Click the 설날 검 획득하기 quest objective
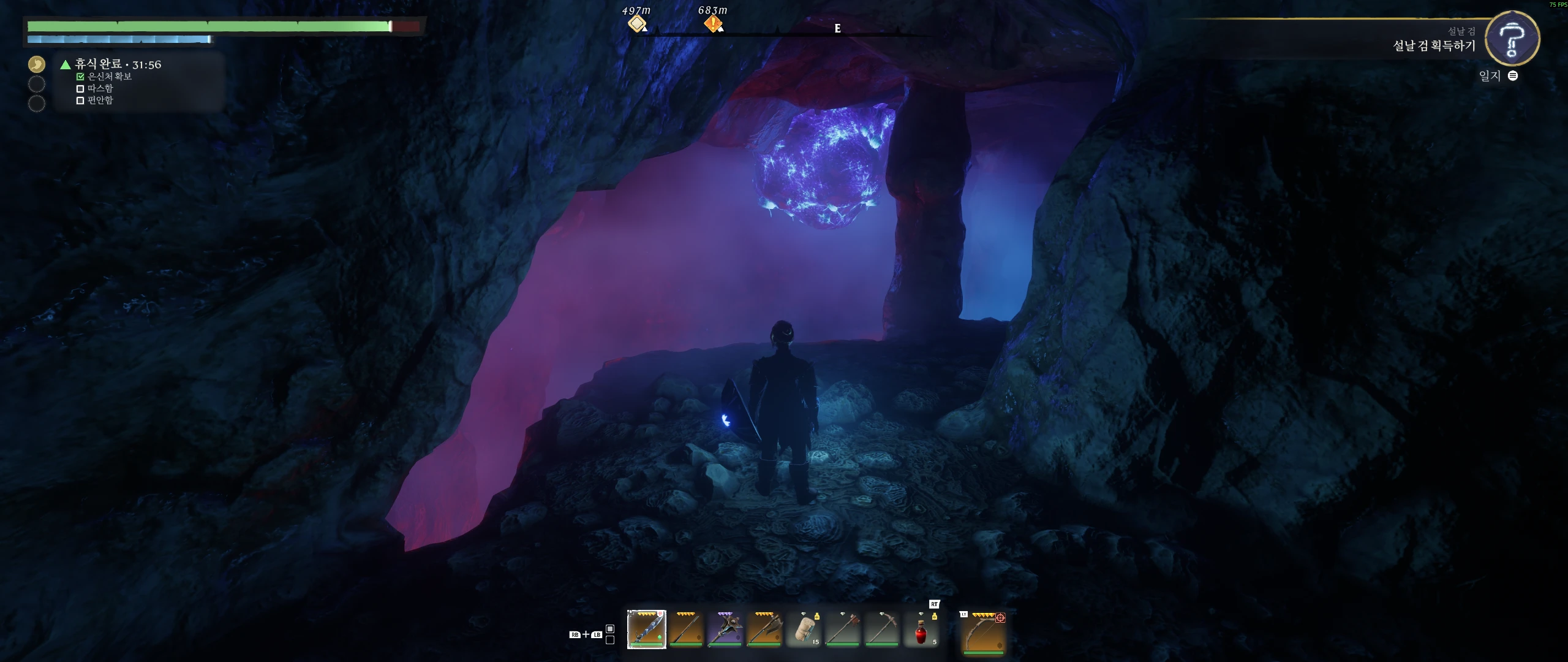The width and height of the screenshot is (1568, 662). (1434, 46)
